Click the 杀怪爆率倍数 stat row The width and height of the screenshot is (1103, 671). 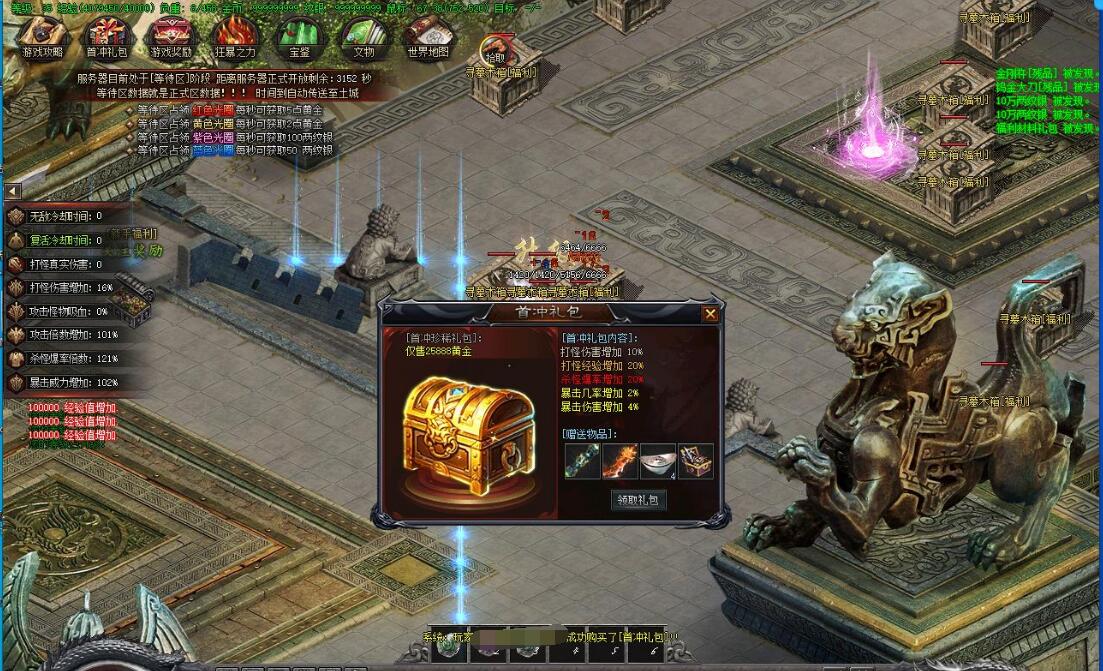[x=60, y=359]
